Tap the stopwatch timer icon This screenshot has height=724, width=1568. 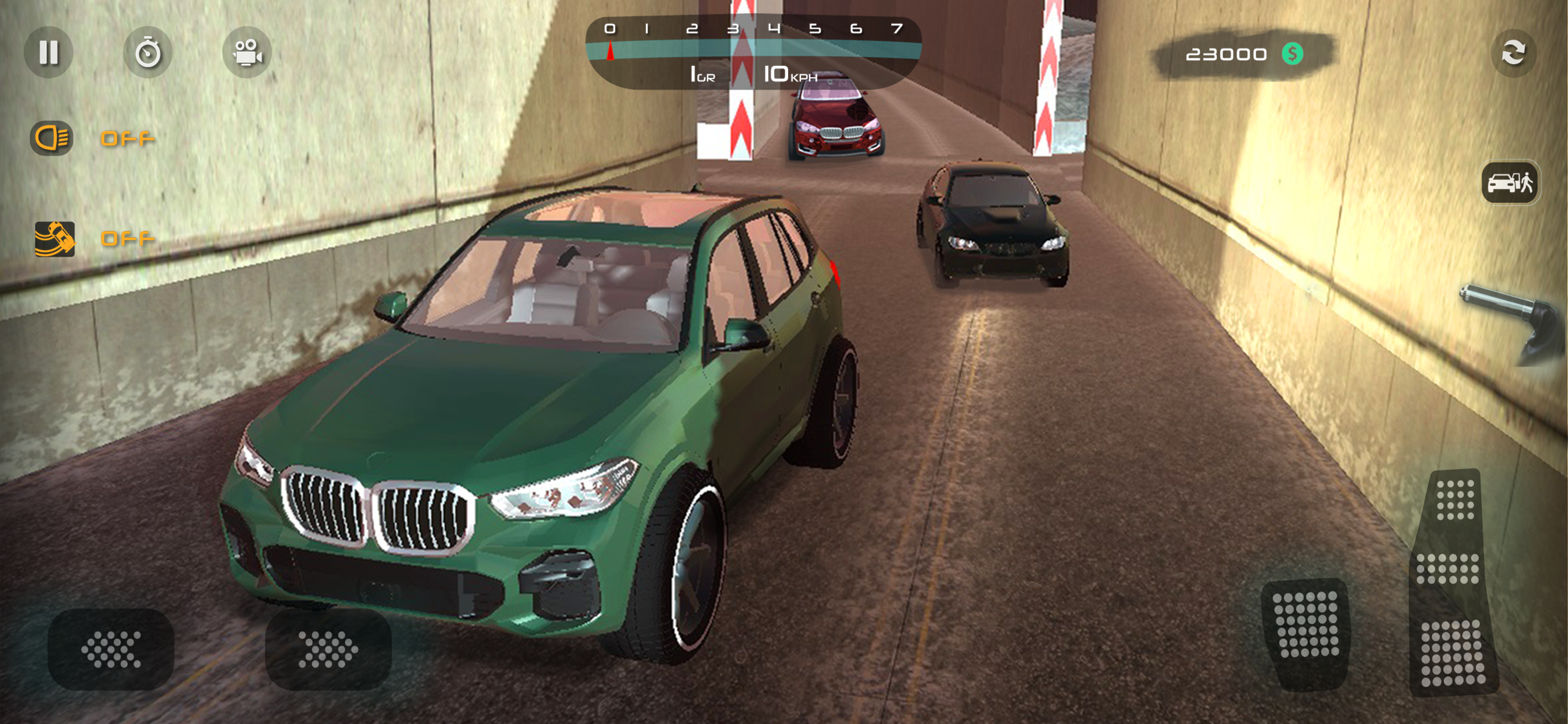148,52
